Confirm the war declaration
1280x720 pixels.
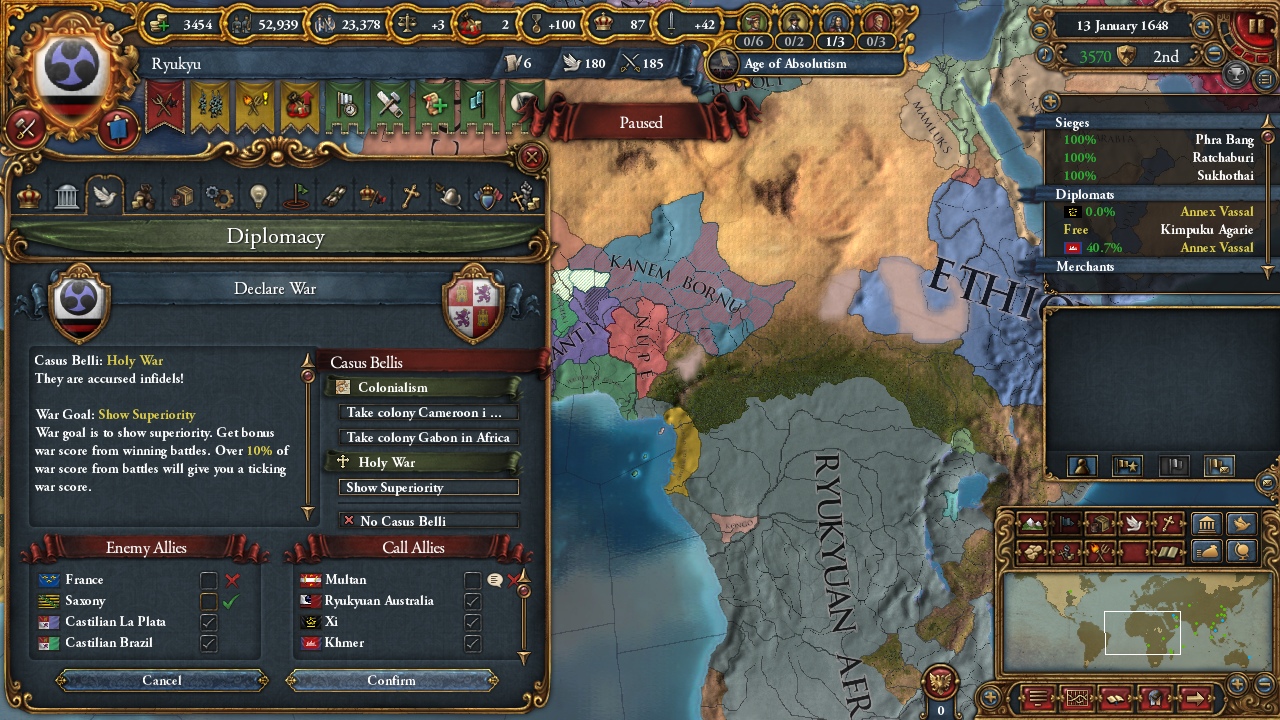coord(391,681)
